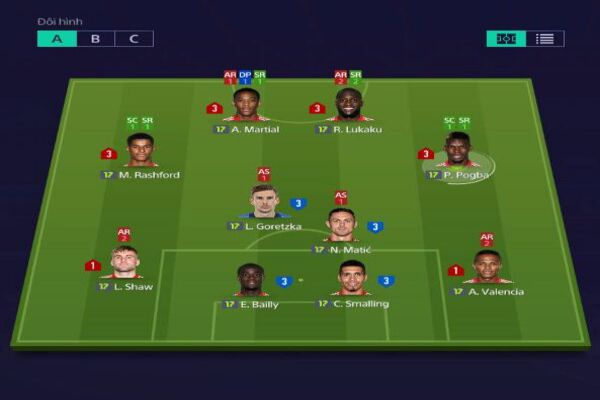Screen dimensions: 600x400
Task: Switch to formation tab A
Action: (x=57, y=39)
